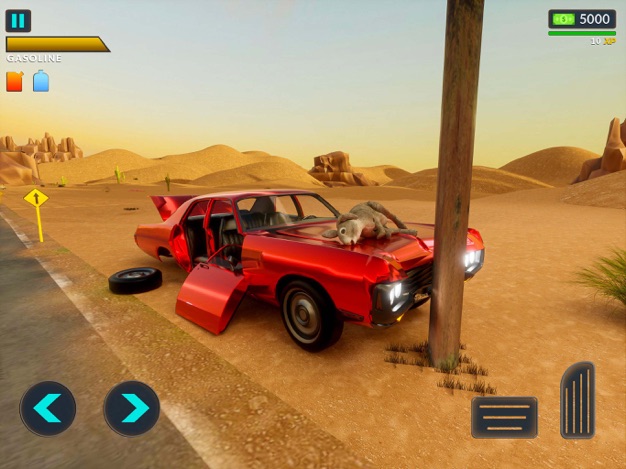Select the blue water bottle icon
The height and width of the screenshot is (469, 626).
41,82
